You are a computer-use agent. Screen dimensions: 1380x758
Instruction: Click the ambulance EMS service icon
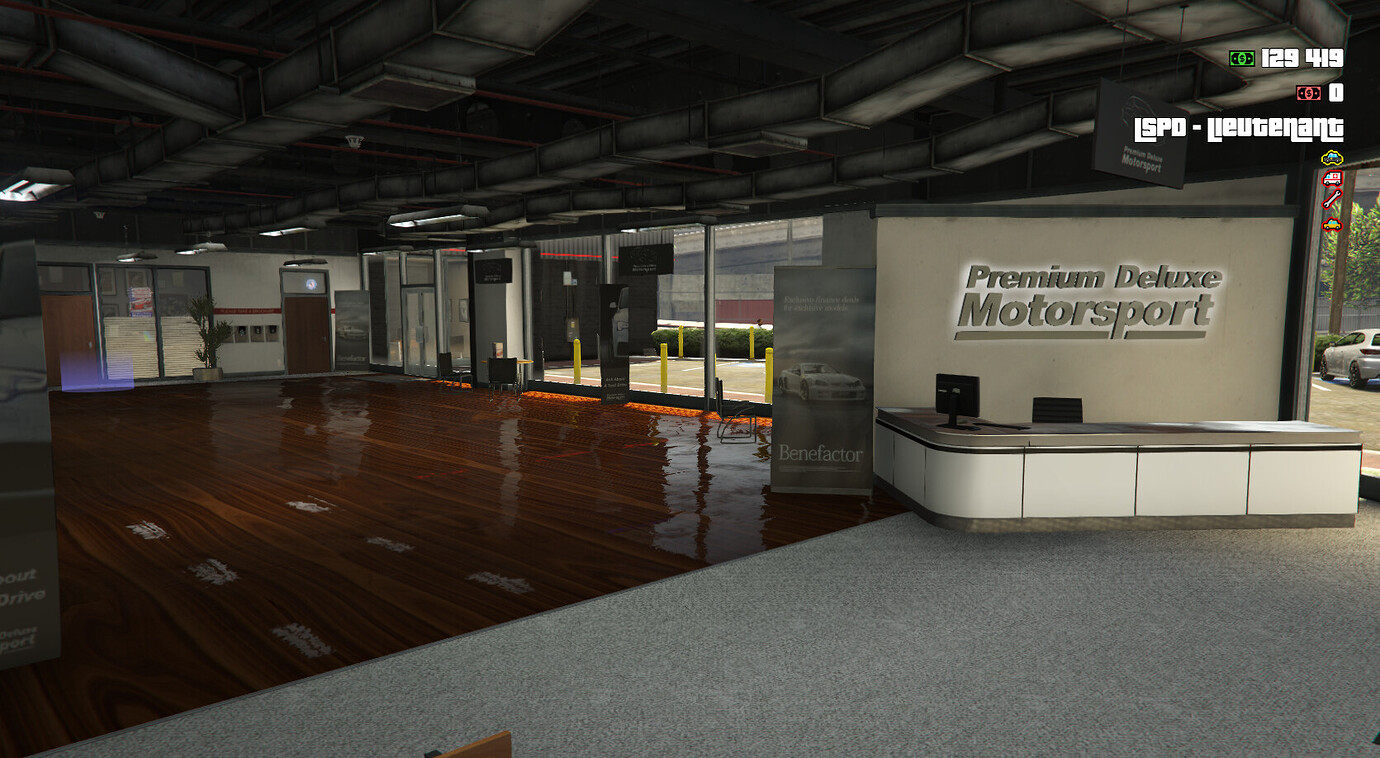click(1332, 178)
